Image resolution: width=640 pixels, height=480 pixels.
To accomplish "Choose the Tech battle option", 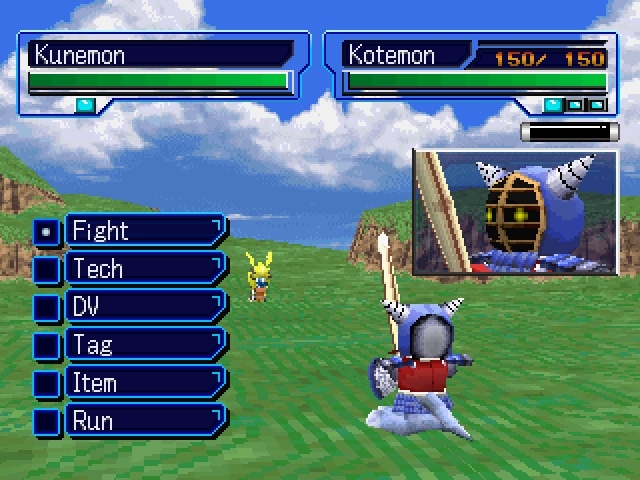I will pyautogui.click(x=145, y=269).
